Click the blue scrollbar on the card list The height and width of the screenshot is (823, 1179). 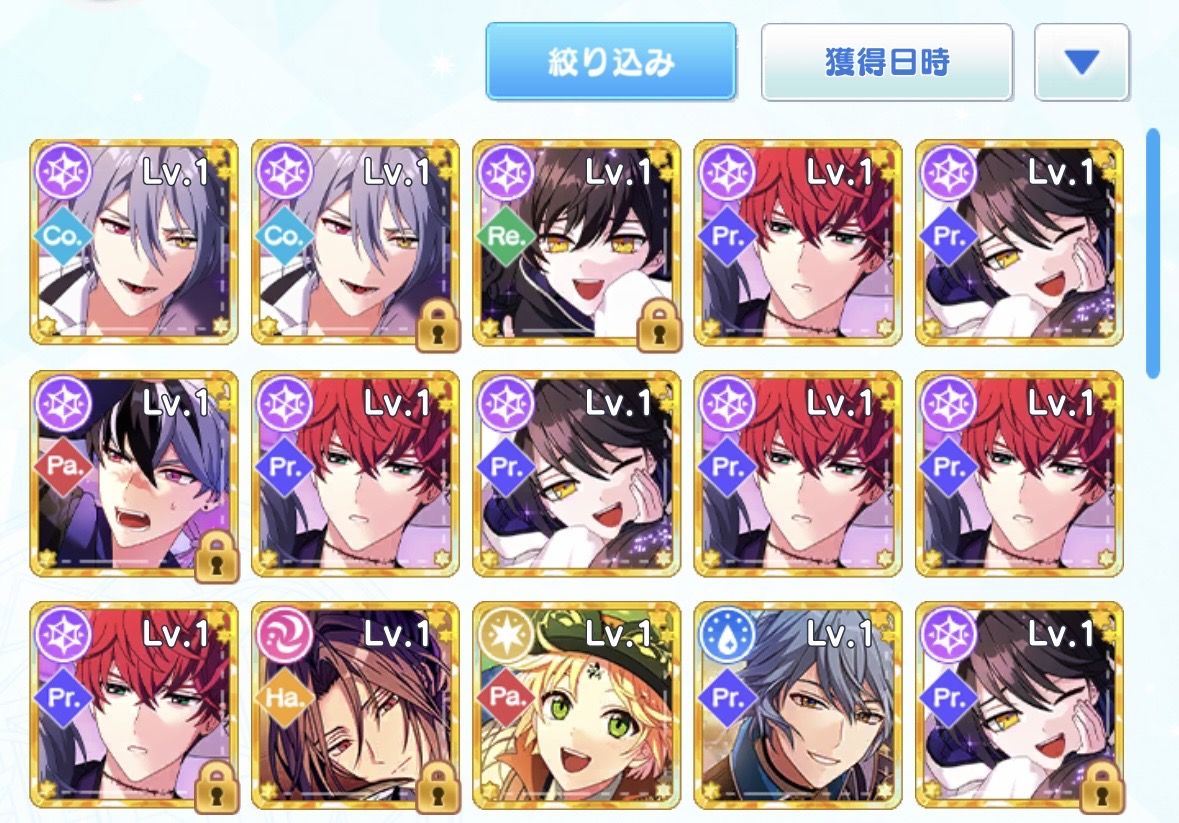tap(1152, 252)
